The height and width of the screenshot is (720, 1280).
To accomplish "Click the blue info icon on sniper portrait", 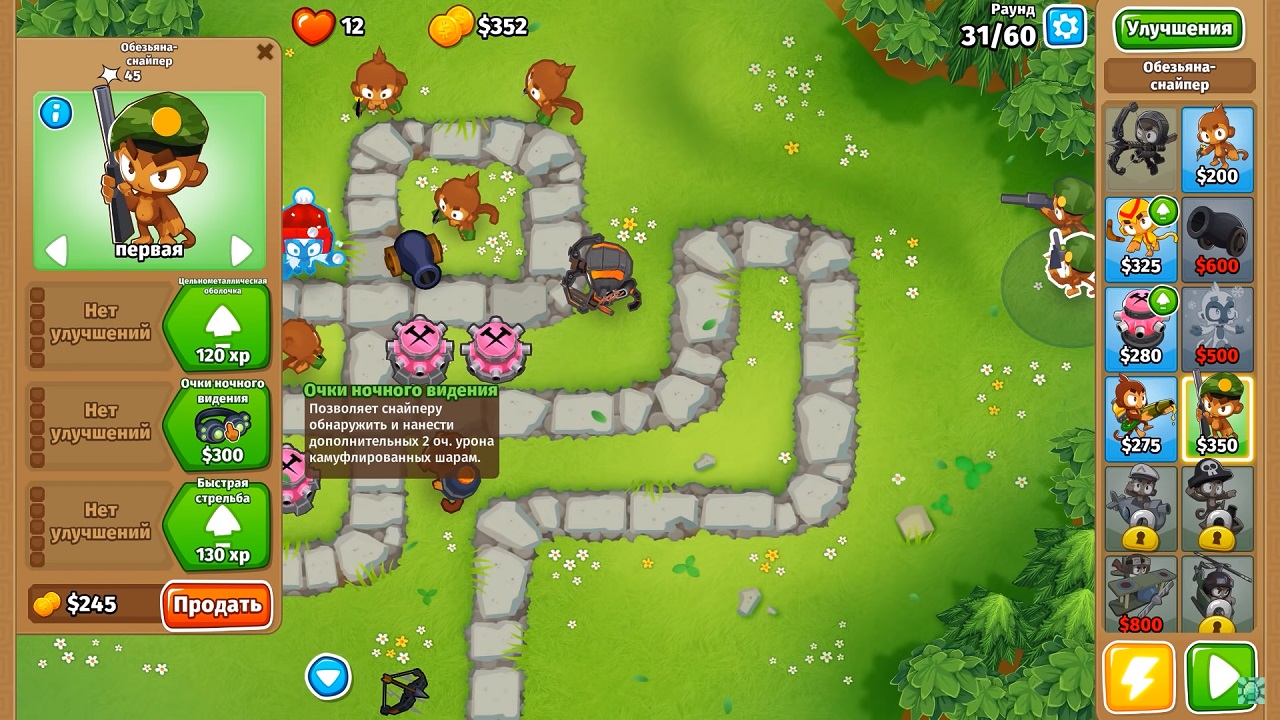I will 55,114.
